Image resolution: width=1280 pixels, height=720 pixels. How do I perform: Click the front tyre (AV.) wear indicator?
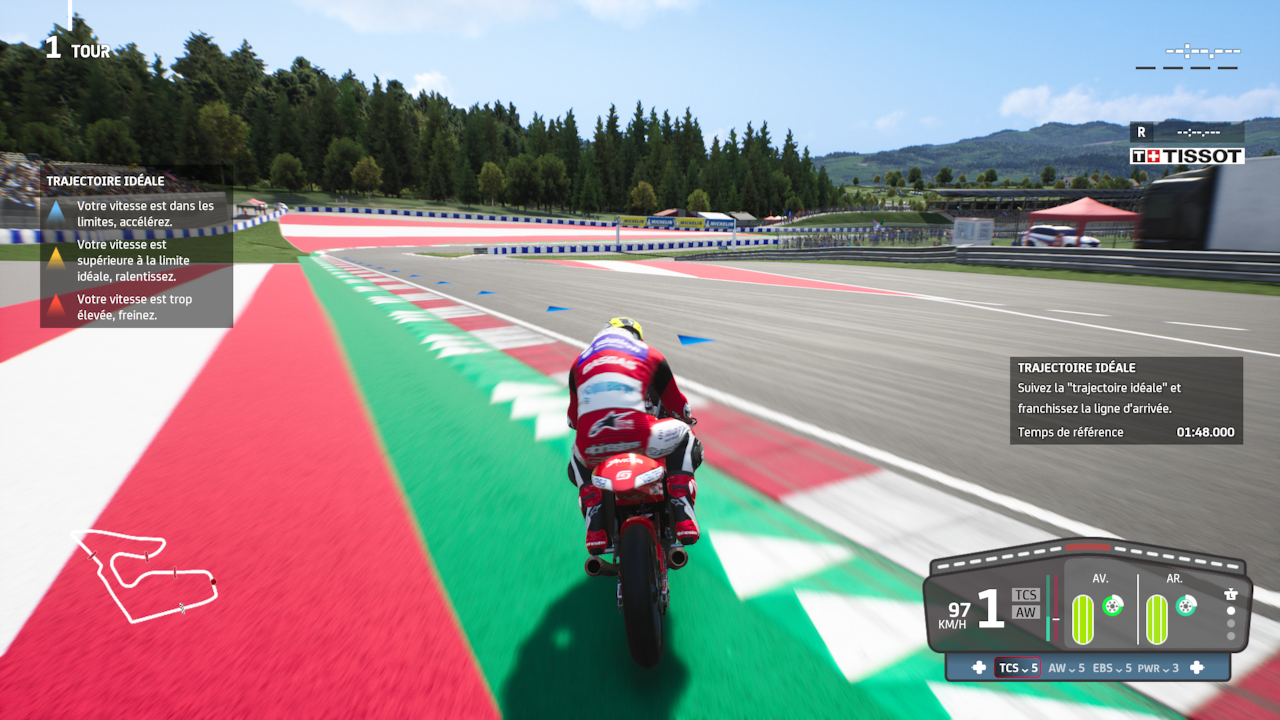coord(1083,619)
